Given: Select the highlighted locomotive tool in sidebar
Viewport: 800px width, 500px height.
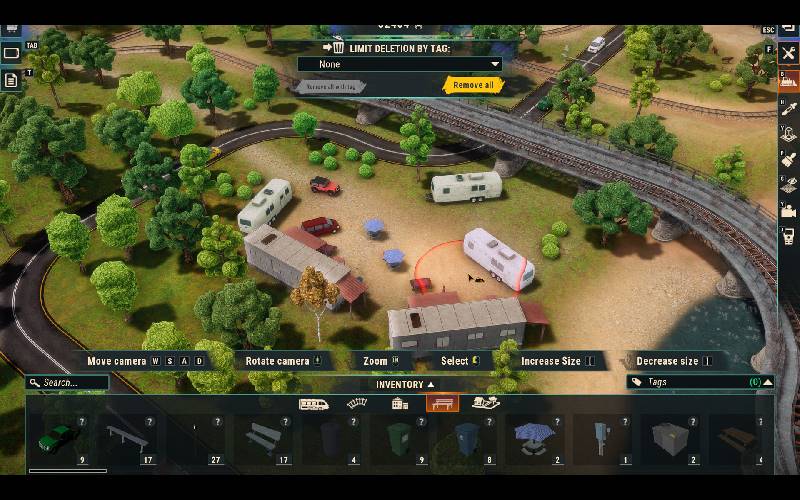Looking at the screenshot, I should (787, 80).
